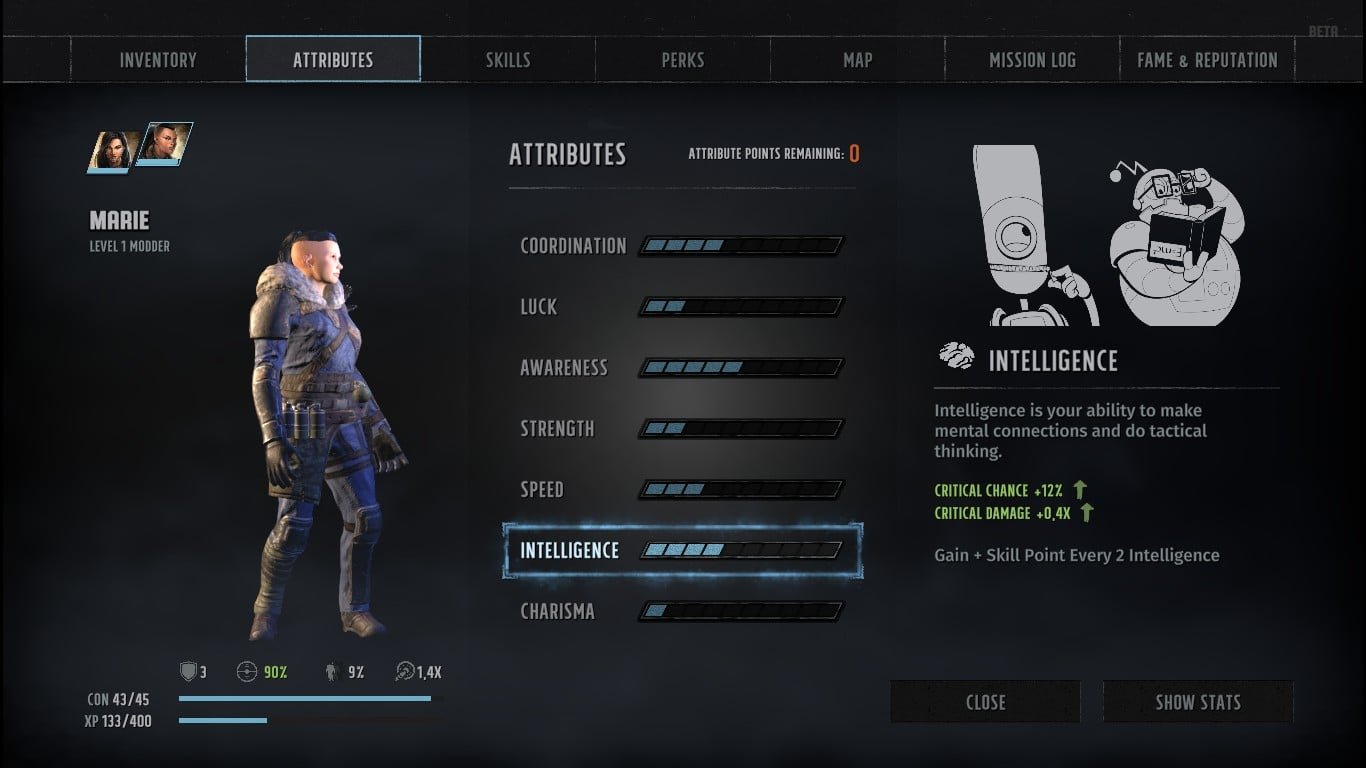Select the Awareness attribute row
Image resolution: width=1366 pixels, height=768 pixels.
[x=682, y=368]
